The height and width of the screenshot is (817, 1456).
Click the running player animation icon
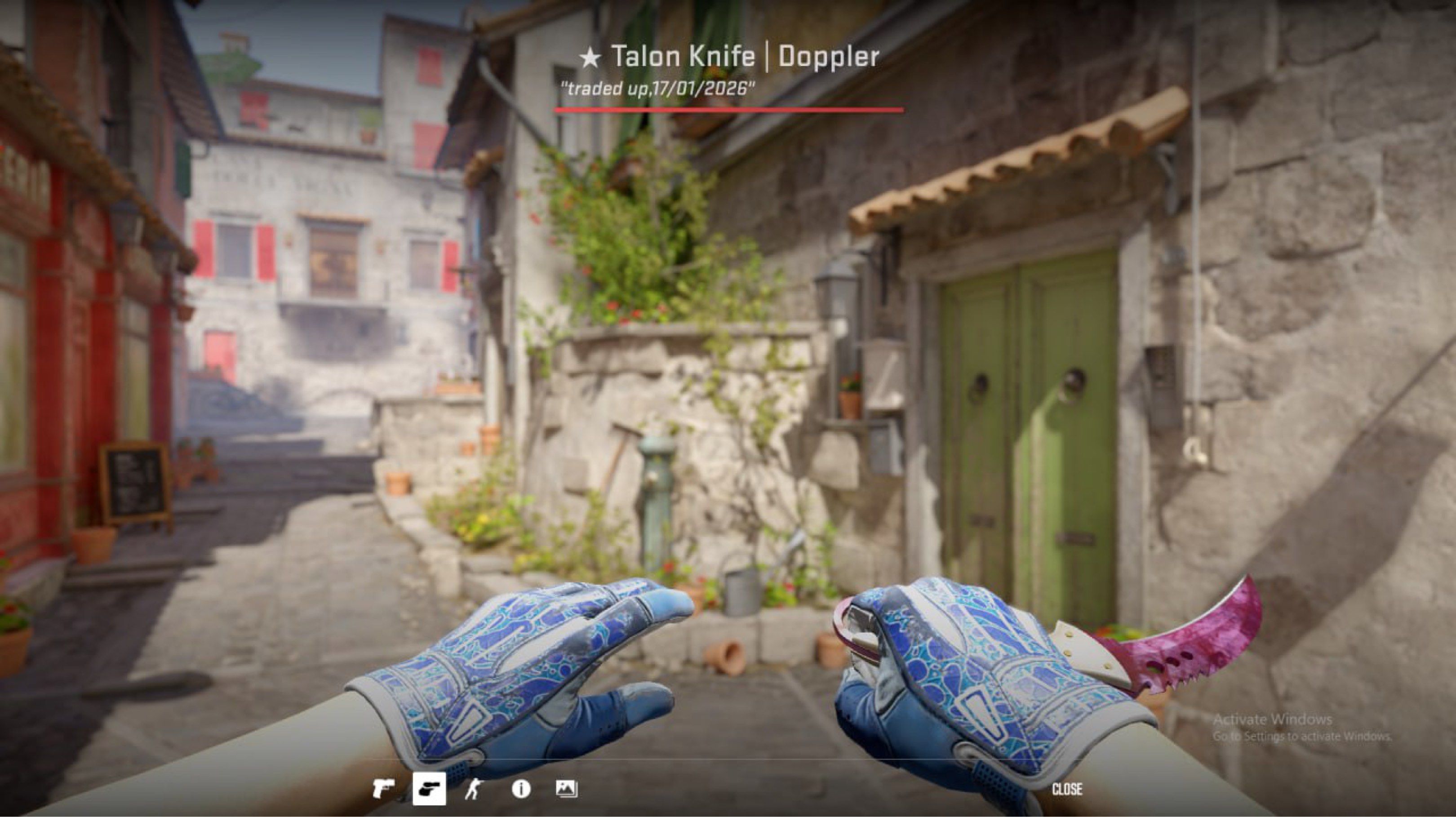[474, 789]
